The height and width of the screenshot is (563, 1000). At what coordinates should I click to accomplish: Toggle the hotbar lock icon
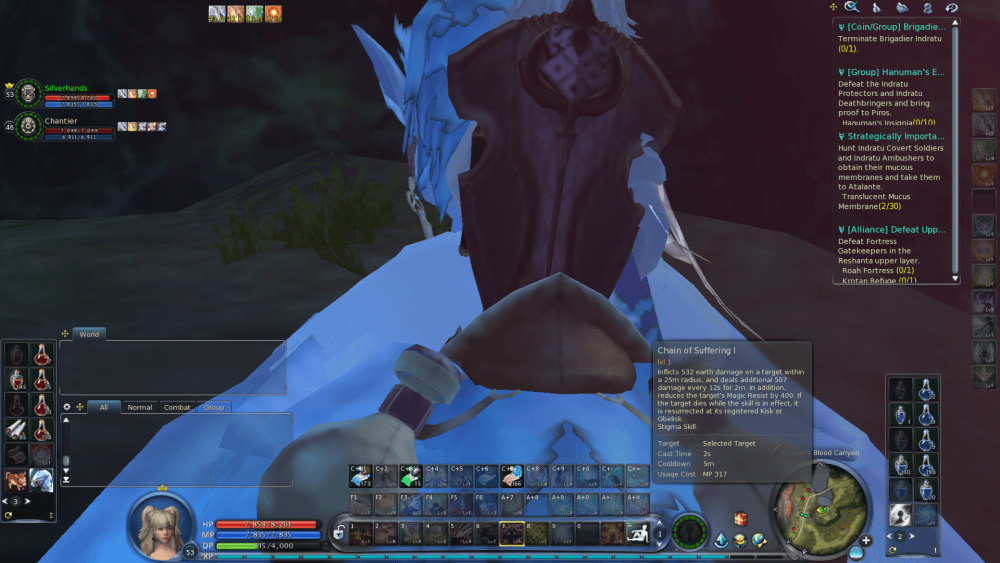(x=340, y=533)
